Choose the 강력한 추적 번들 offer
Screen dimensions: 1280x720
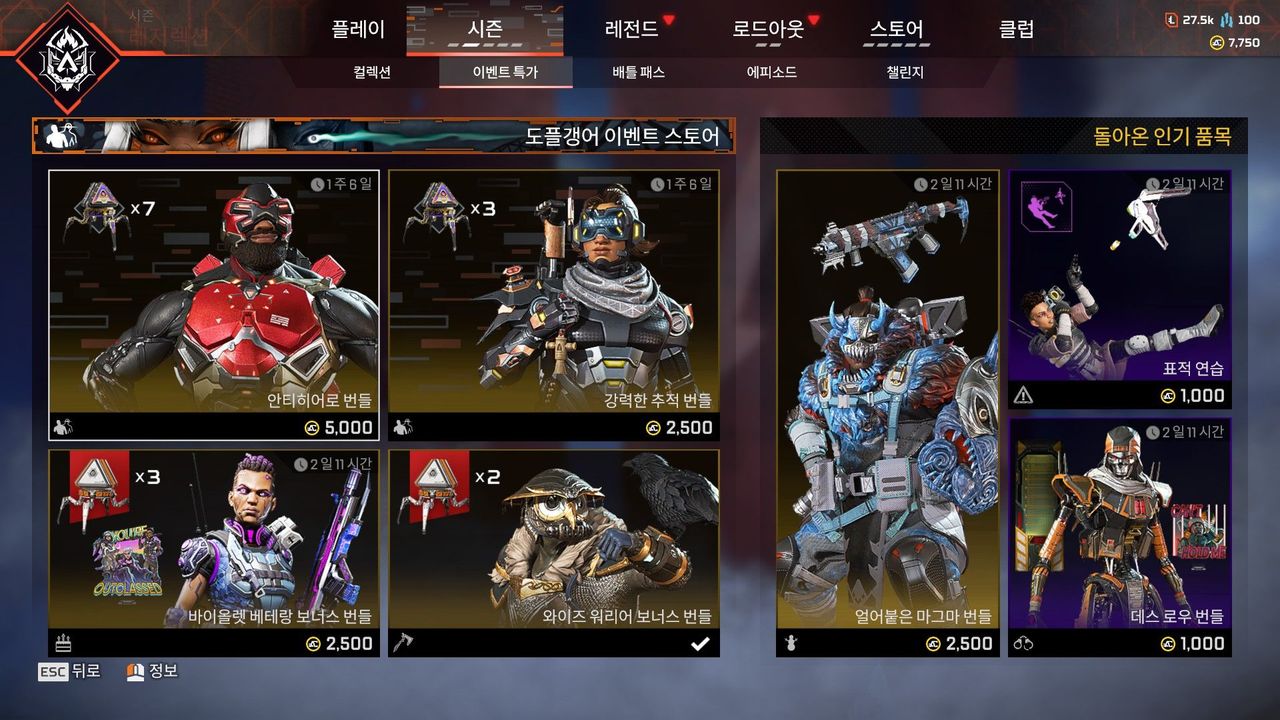[554, 305]
